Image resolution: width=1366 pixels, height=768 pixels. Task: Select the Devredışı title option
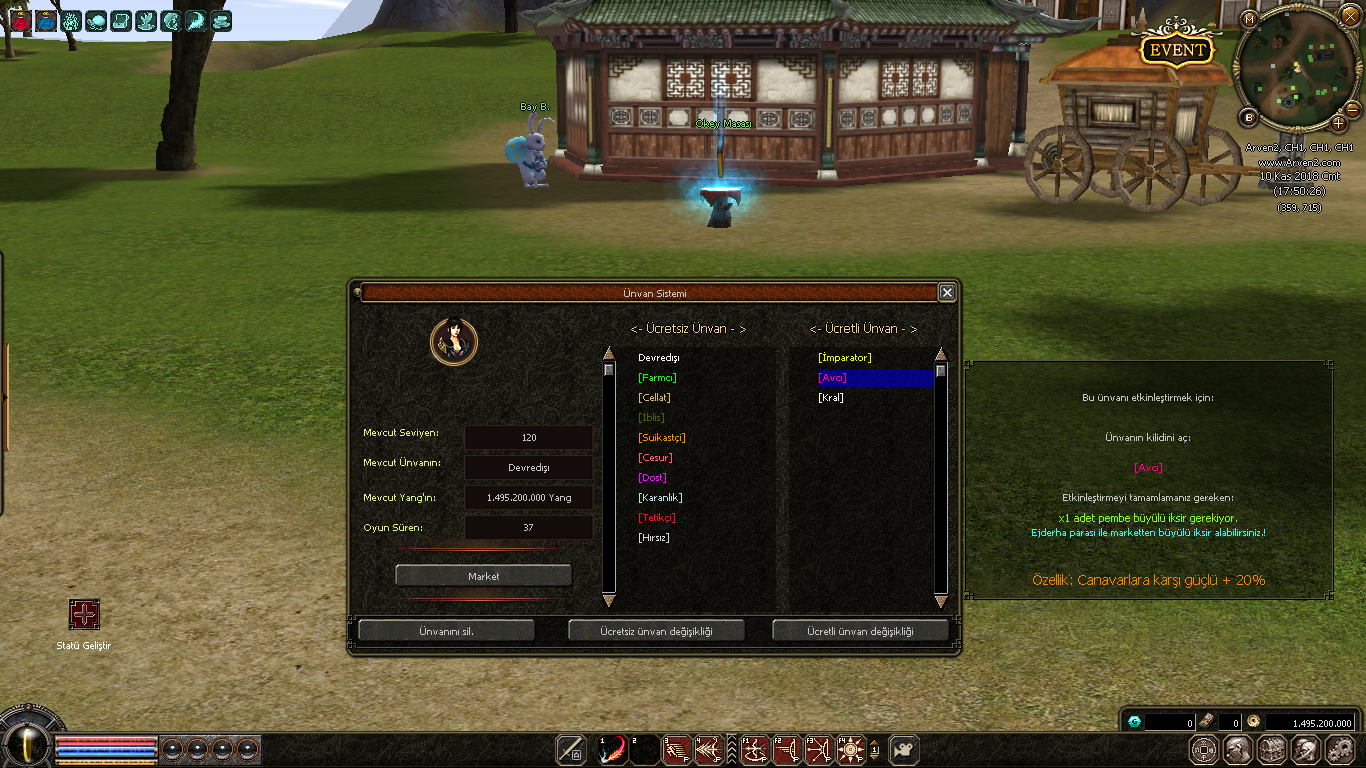click(x=658, y=358)
